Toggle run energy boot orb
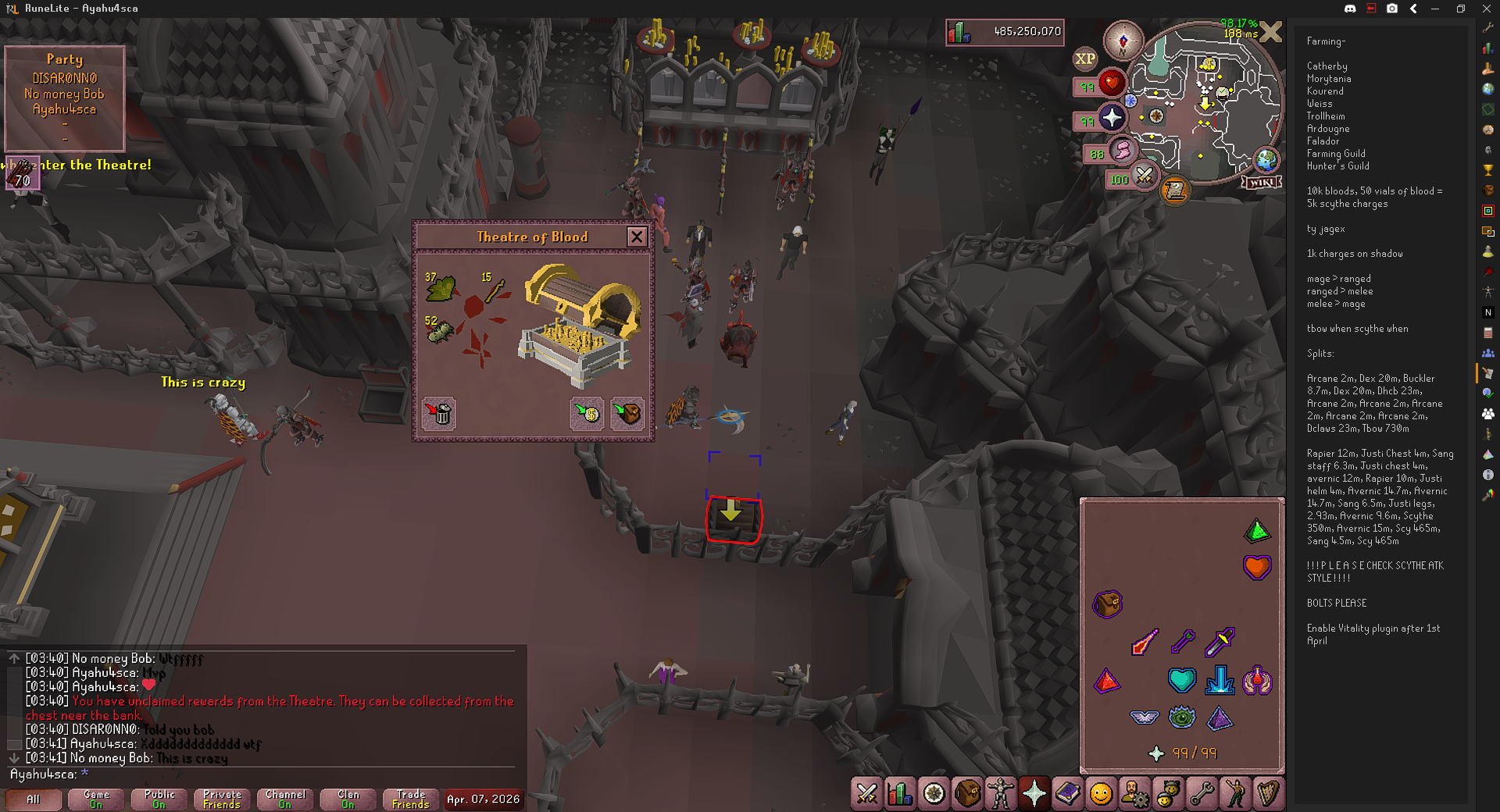1500x812 pixels. click(x=1121, y=150)
